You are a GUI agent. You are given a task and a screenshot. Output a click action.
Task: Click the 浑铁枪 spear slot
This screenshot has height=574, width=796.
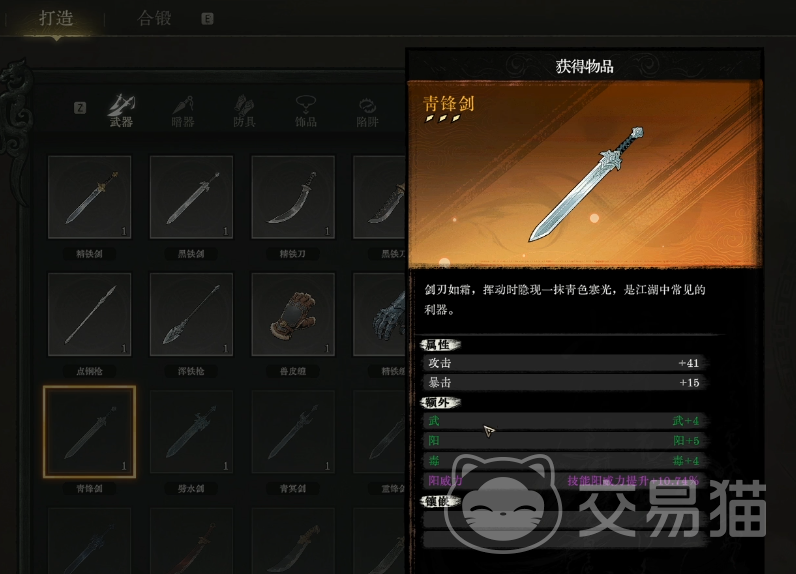pos(191,314)
